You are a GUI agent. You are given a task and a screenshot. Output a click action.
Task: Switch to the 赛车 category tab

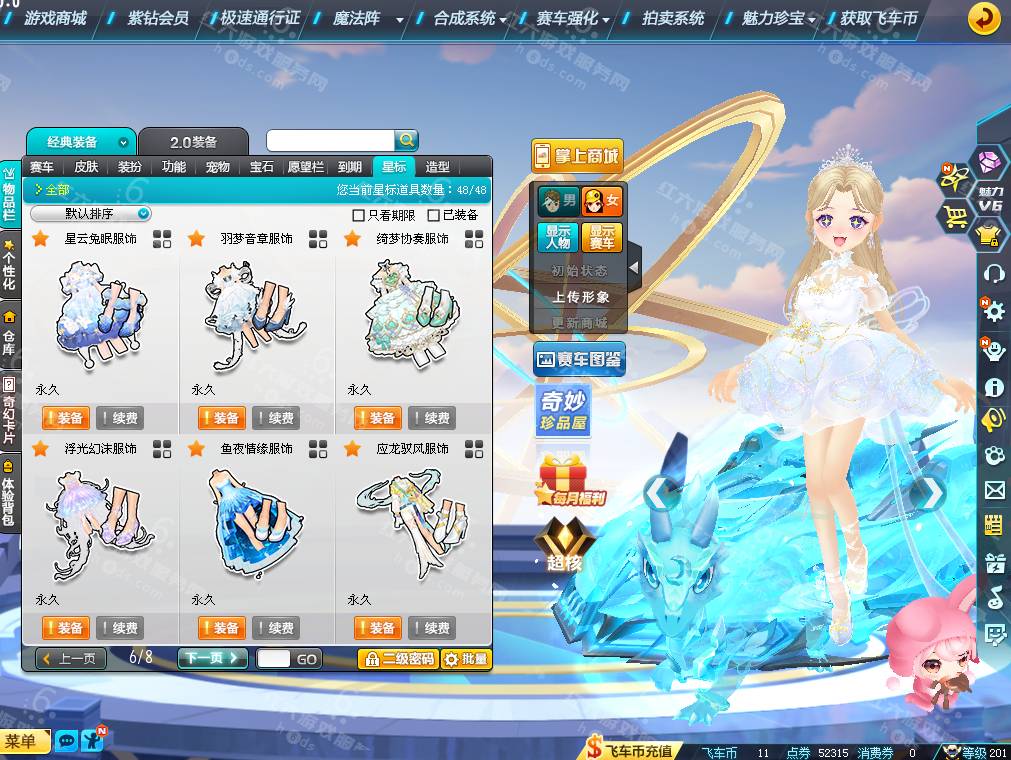pyautogui.click(x=42, y=167)
